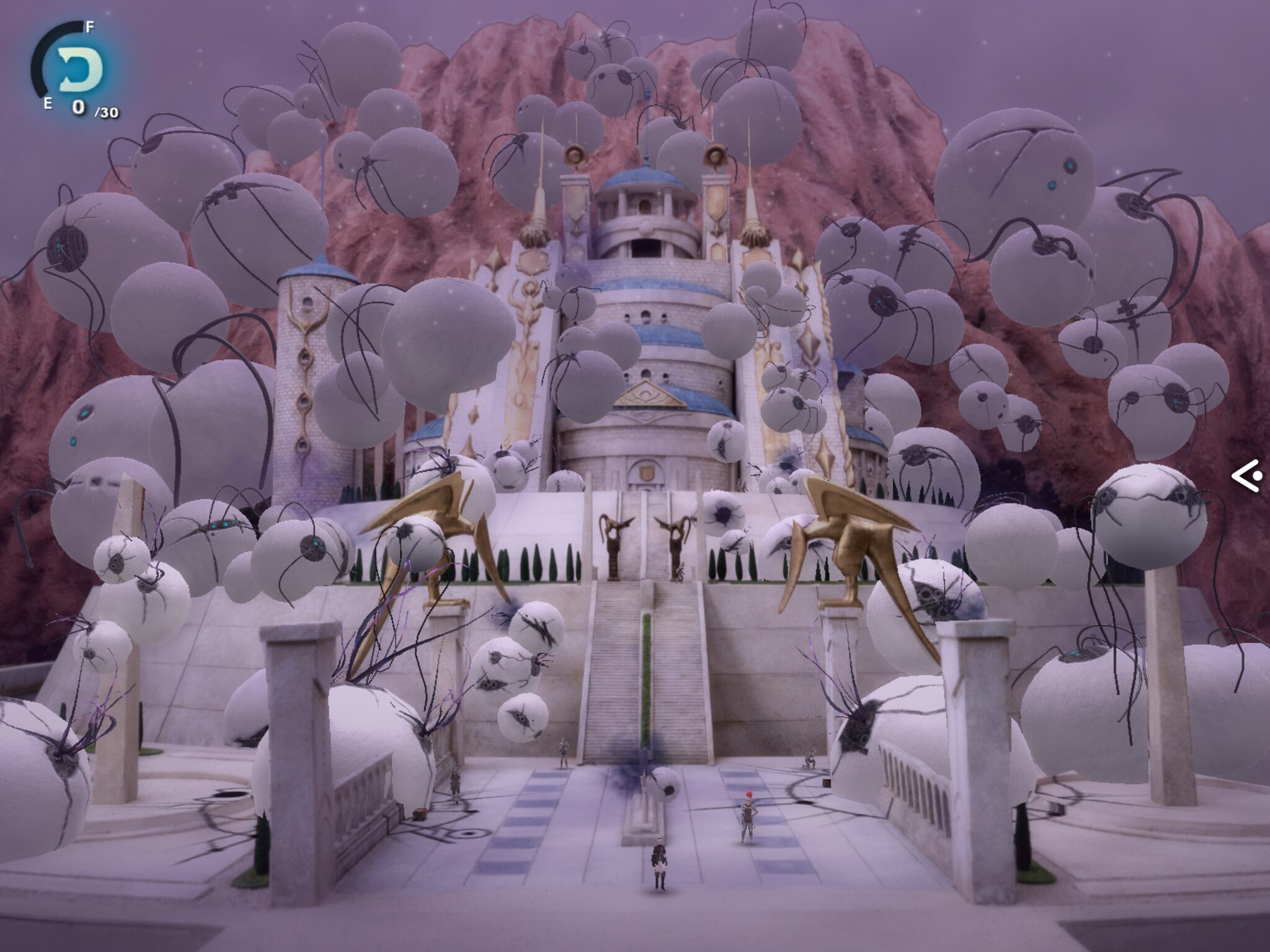
Task: Click the F label on the Dimengeon meter
Action: (88, 27)
